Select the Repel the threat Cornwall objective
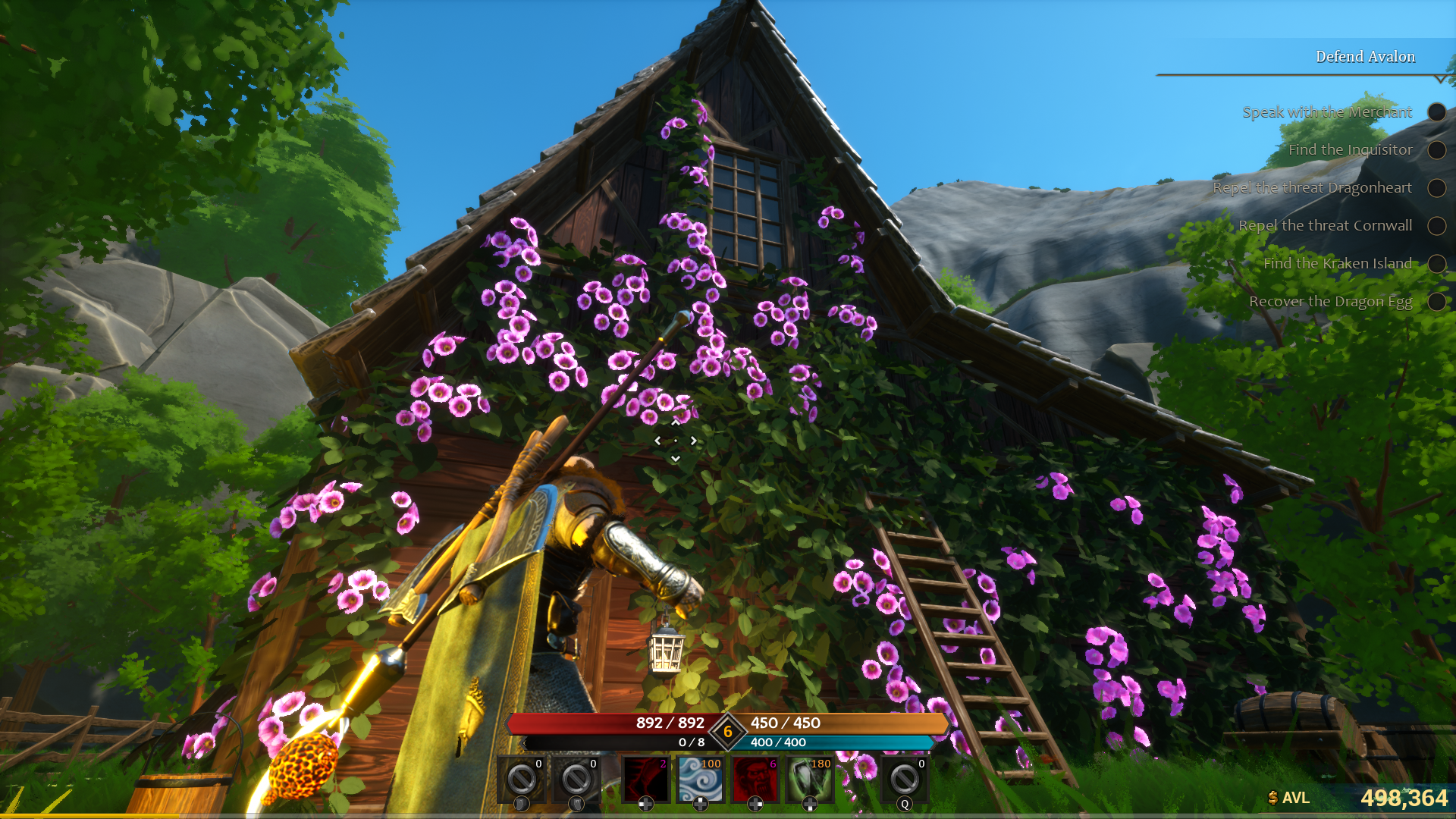The height and width of the screenshot is (819, 1456). (x=1325, y=226)
